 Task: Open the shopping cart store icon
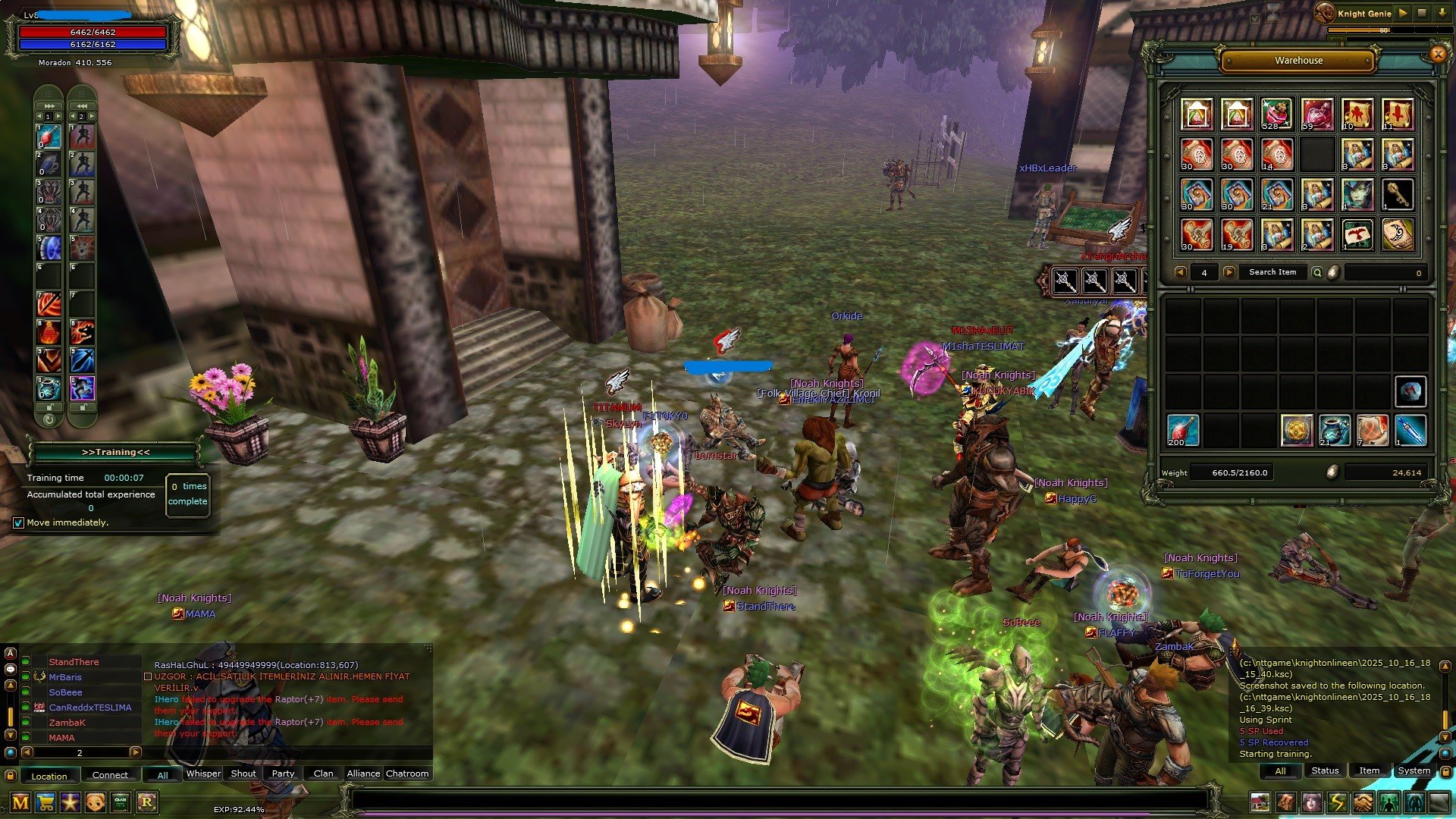click(45, 802)
